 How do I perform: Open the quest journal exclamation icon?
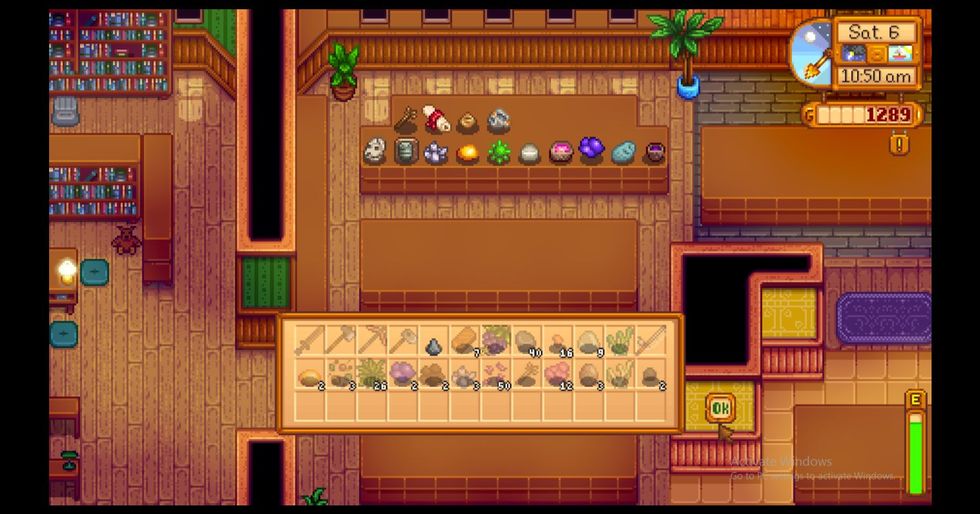click(899, 144)
